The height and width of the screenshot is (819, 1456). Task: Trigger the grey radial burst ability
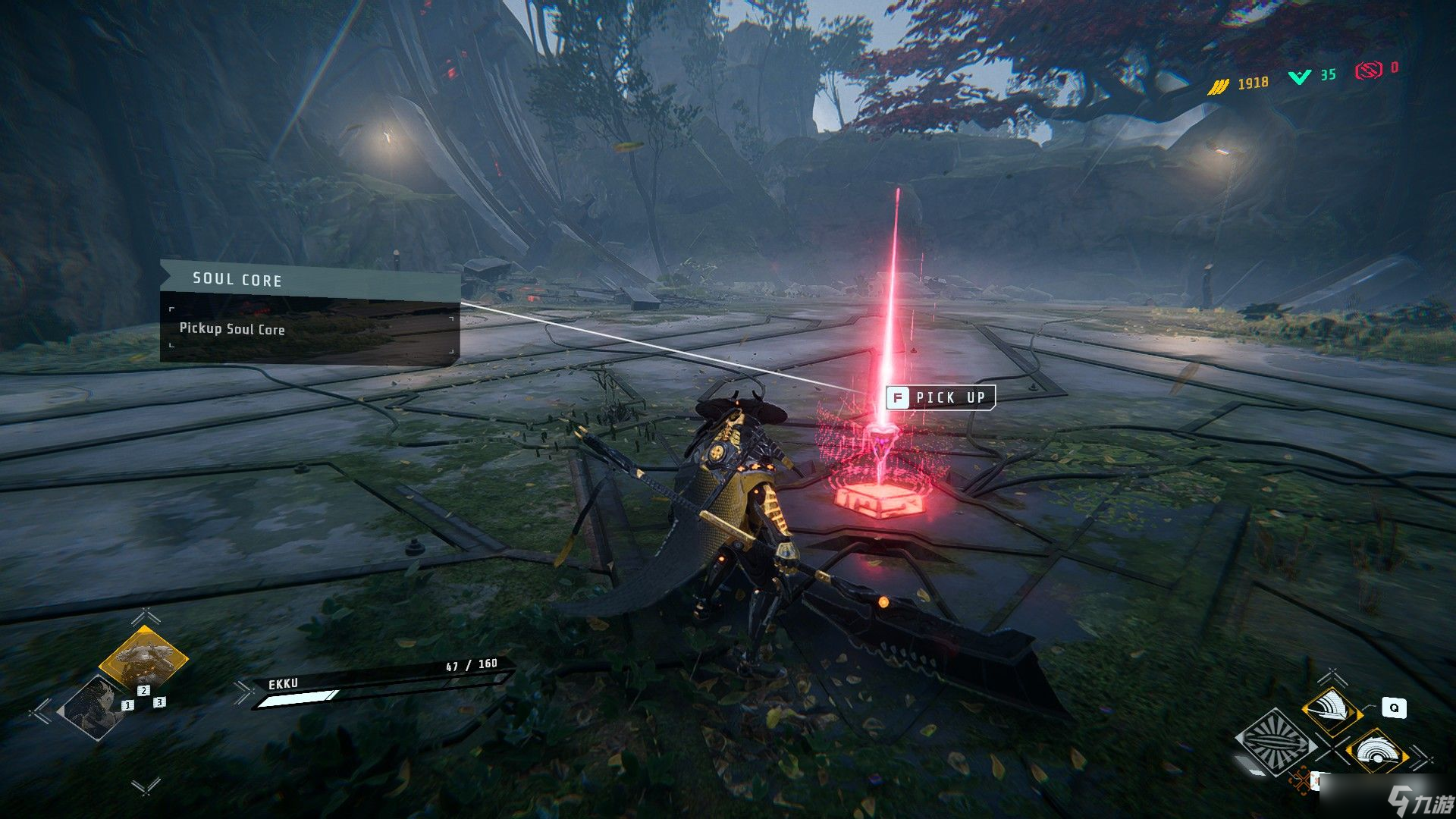click(1276, 742)
